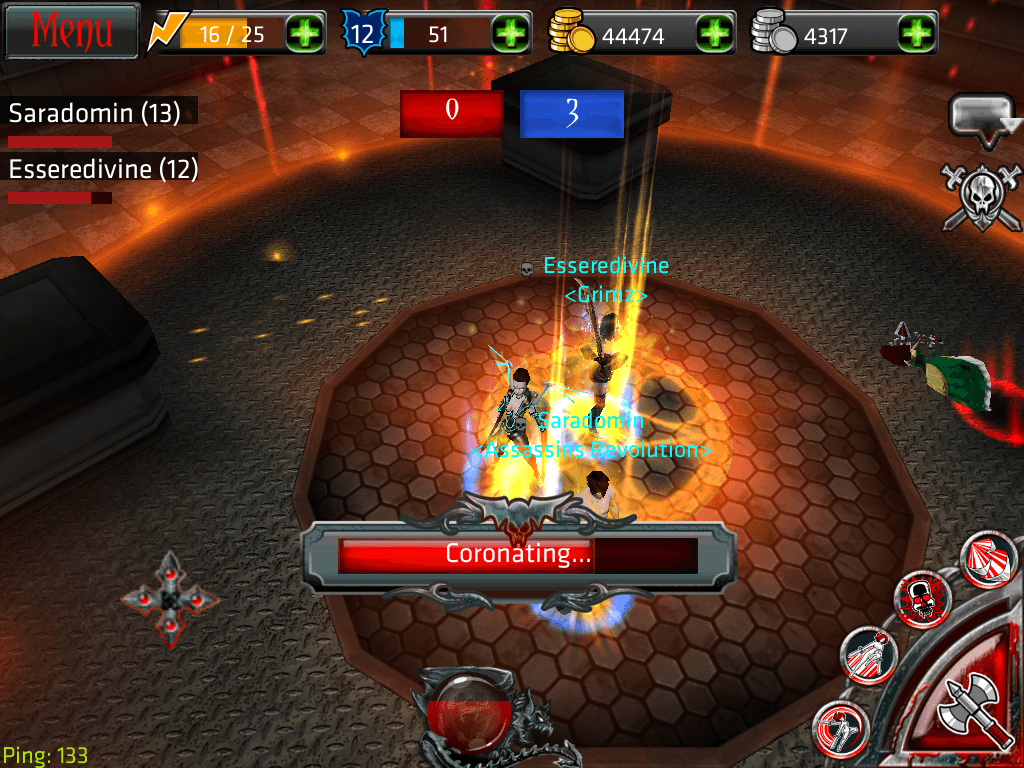Screen dimensions: 1024x768
Task: Tap the red-gem movement directional pad
Action: click(x=170, y=600)
